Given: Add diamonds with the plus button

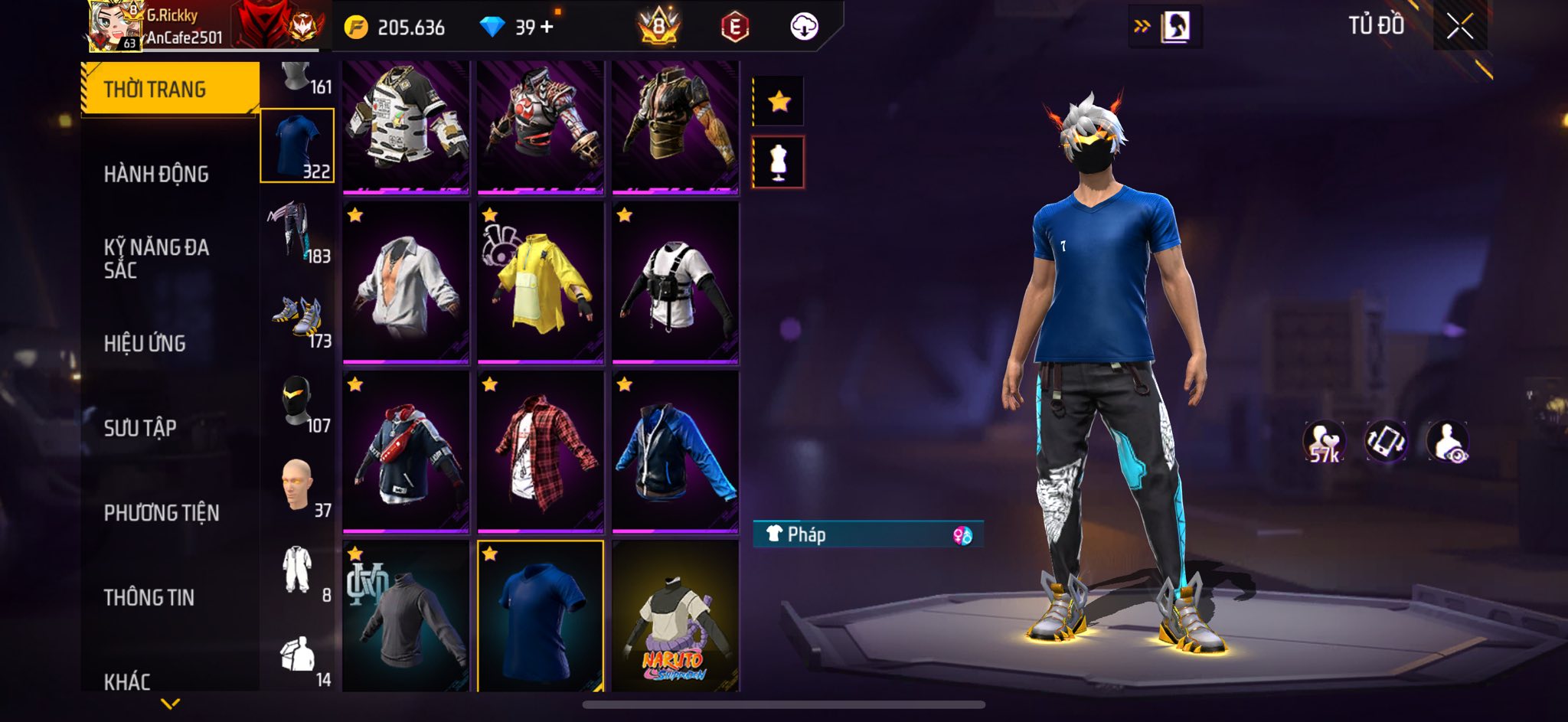Looking at the screenshot, I should point(547,28).
